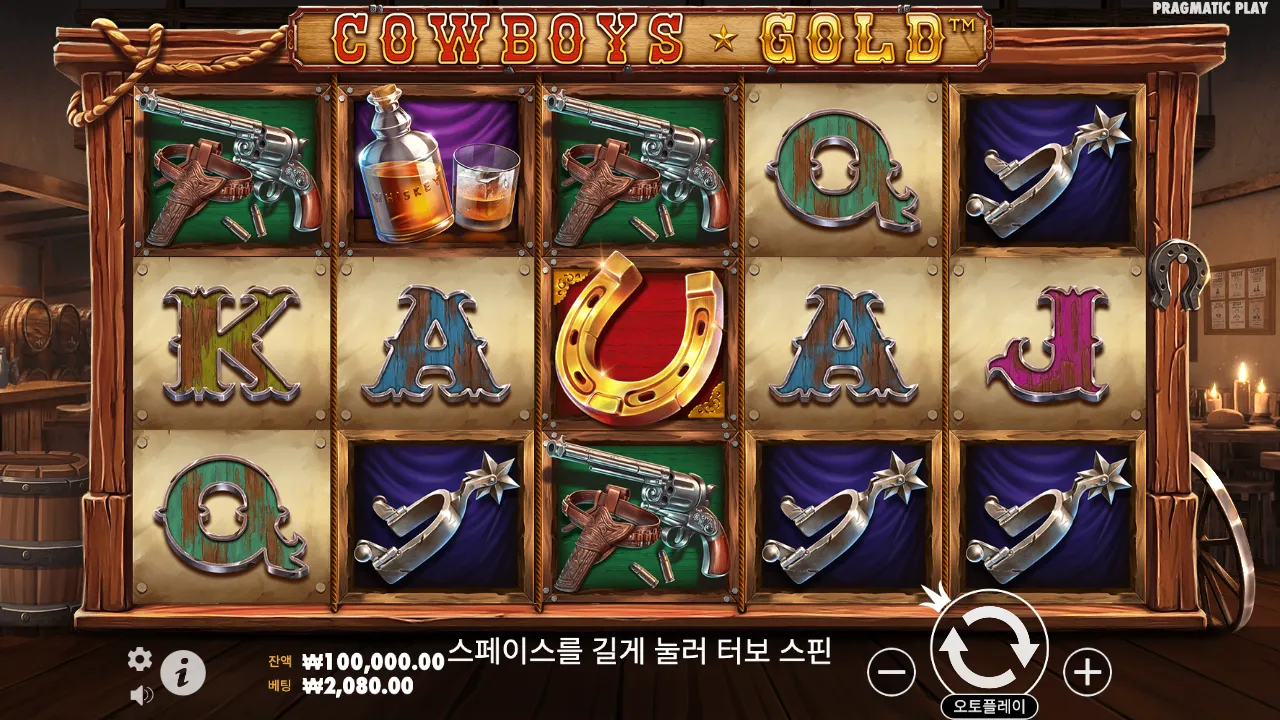Viewport: 1280px width, 720px height.
Task: Click plus to increase the bet
Action: click(1087, 675)
